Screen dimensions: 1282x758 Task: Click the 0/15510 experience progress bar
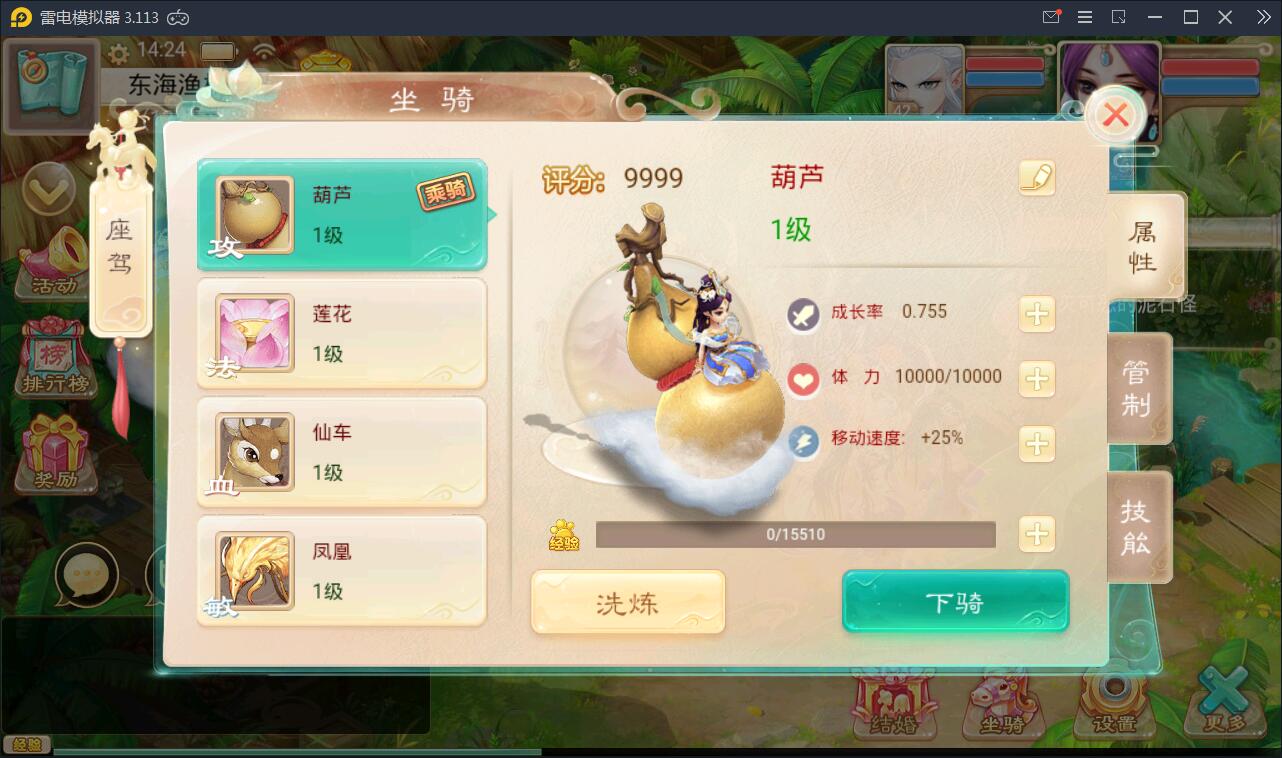795,534
